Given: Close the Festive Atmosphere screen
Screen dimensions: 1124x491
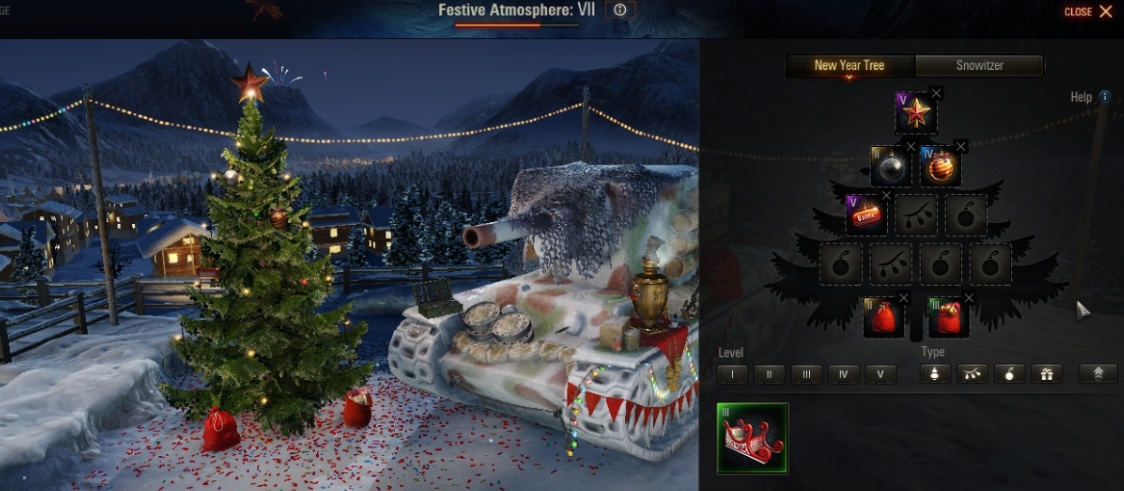Looking at the screenshot, I should click(1088, 12).
